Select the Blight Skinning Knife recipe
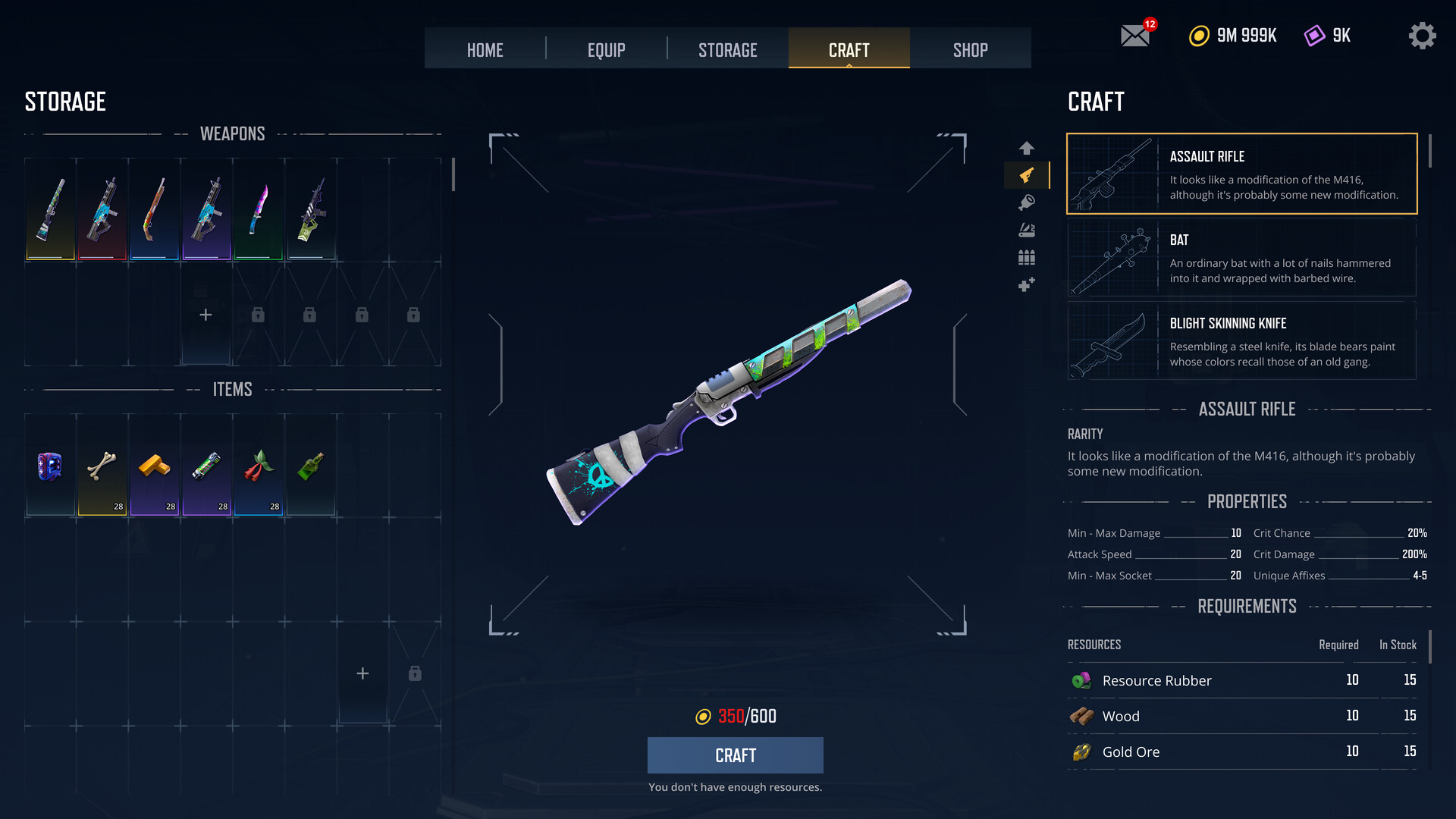1456x819 pixels. [x=1241, y=341]
